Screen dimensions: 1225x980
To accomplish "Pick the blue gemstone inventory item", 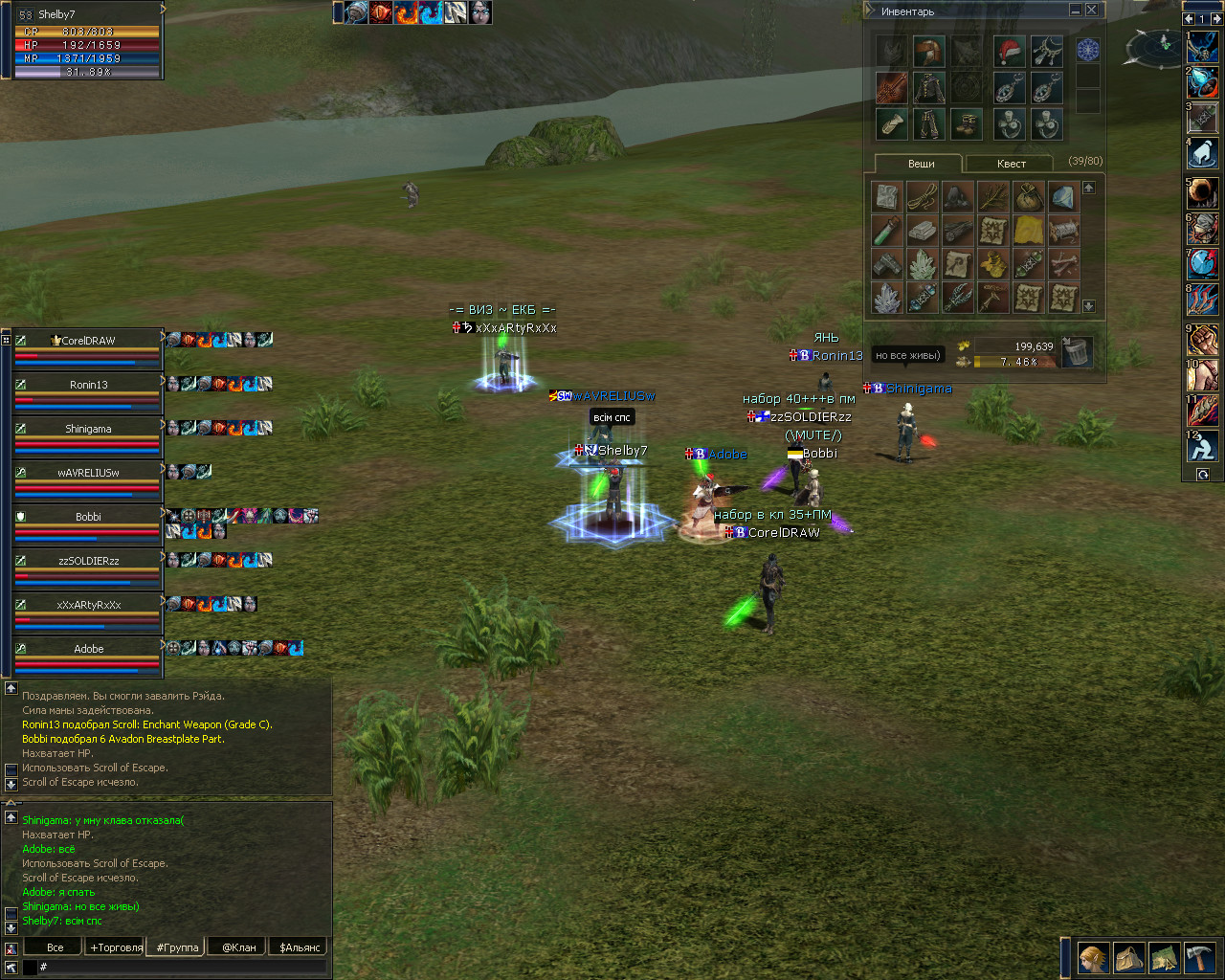I will [1063, 197].
